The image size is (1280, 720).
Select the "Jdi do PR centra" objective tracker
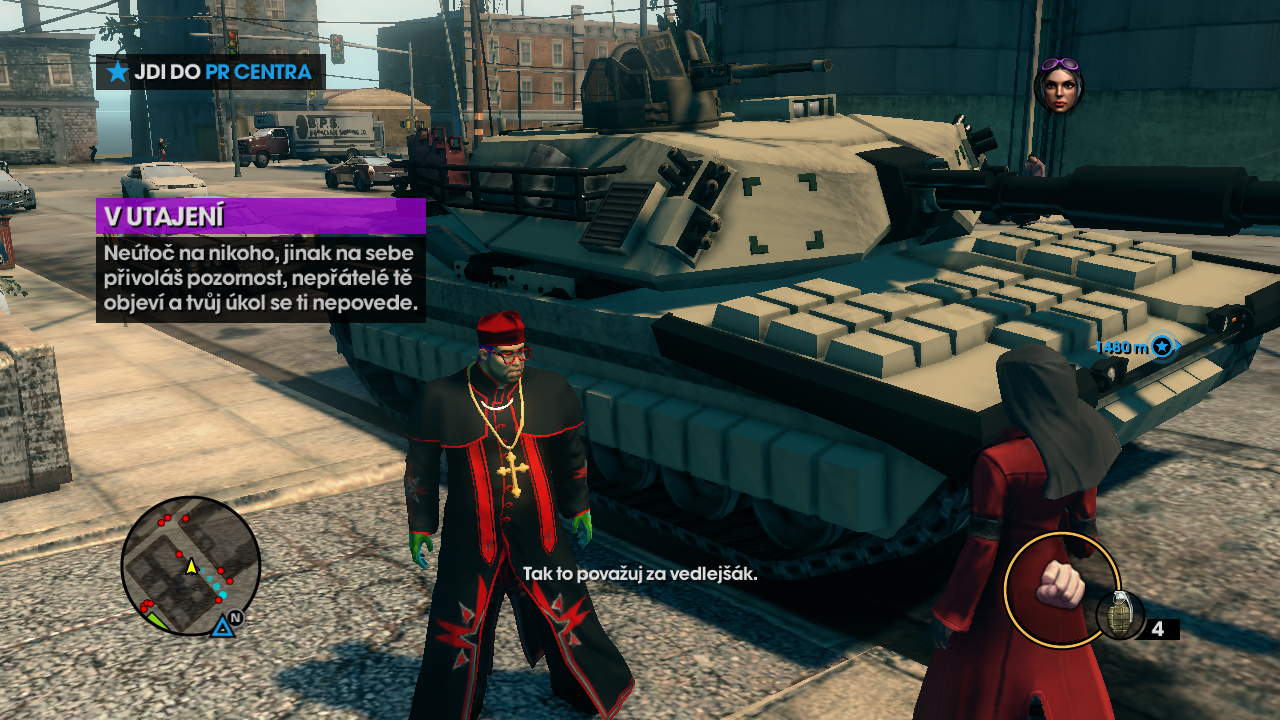tap(211, 72)
